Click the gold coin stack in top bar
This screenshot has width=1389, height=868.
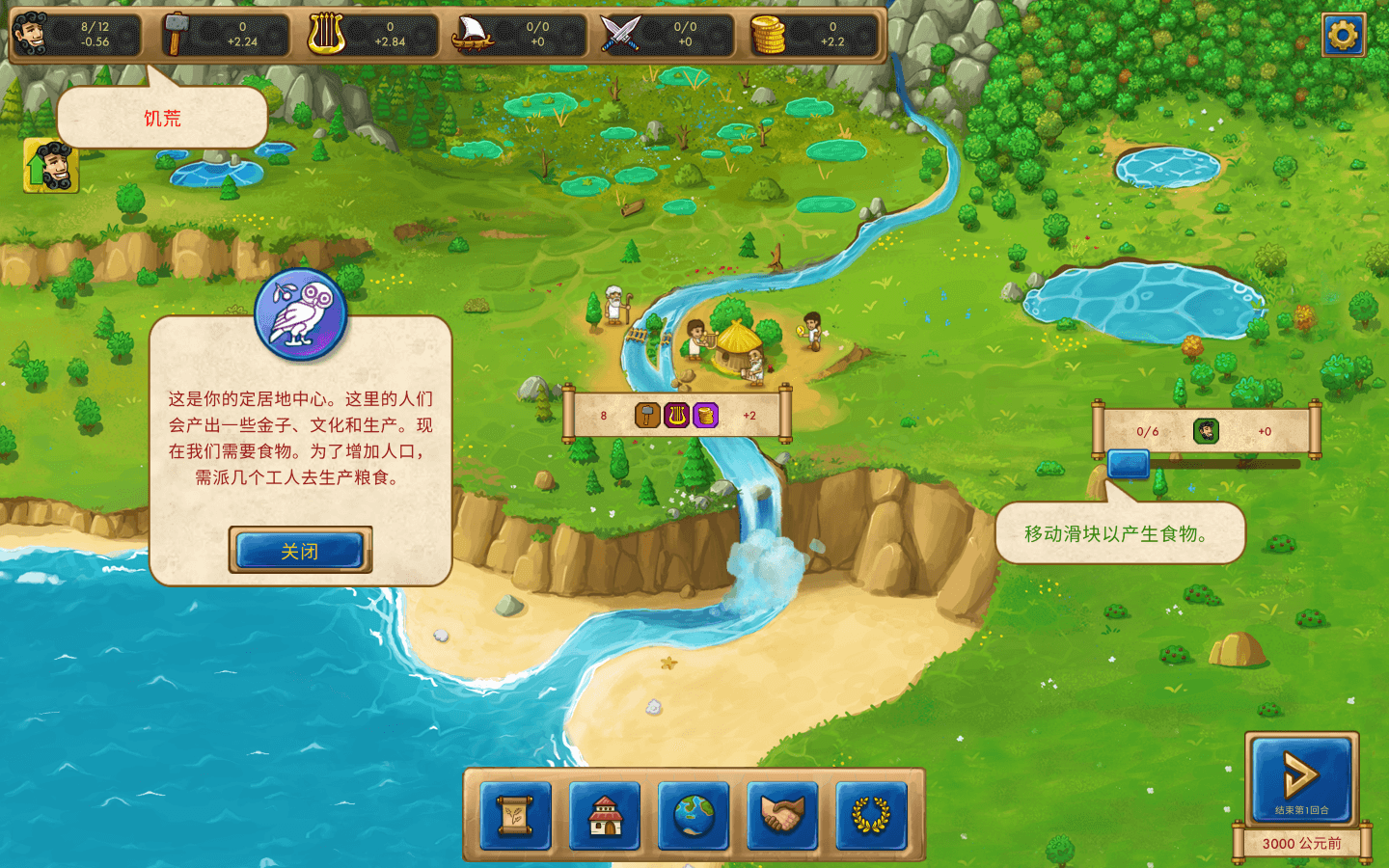(x=768, y=35)
